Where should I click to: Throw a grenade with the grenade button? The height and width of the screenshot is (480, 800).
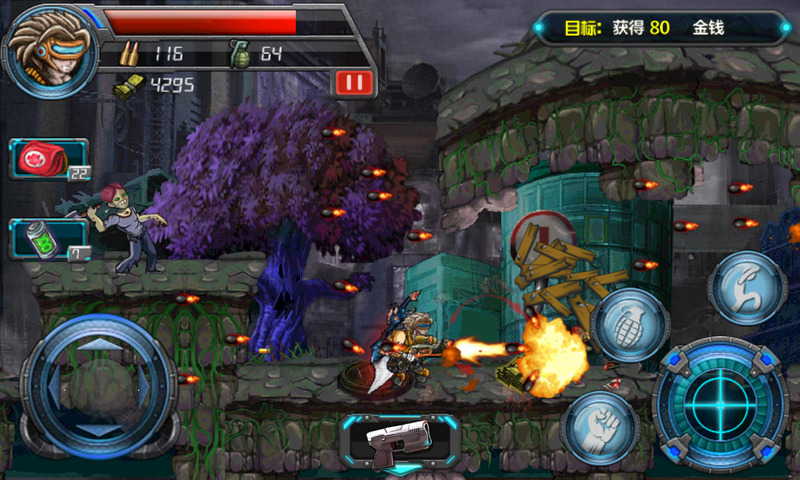(628, 325)
